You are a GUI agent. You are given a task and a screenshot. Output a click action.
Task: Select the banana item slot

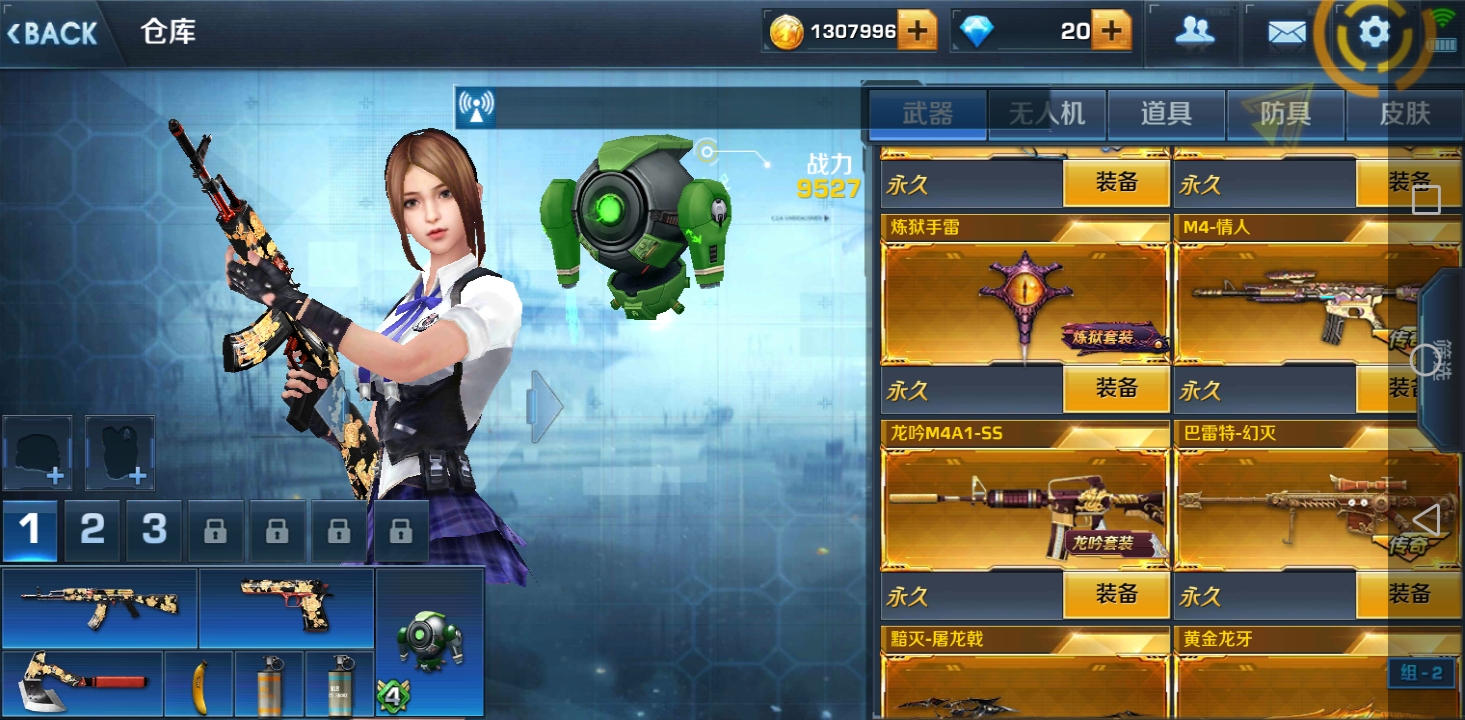(199, 684)
